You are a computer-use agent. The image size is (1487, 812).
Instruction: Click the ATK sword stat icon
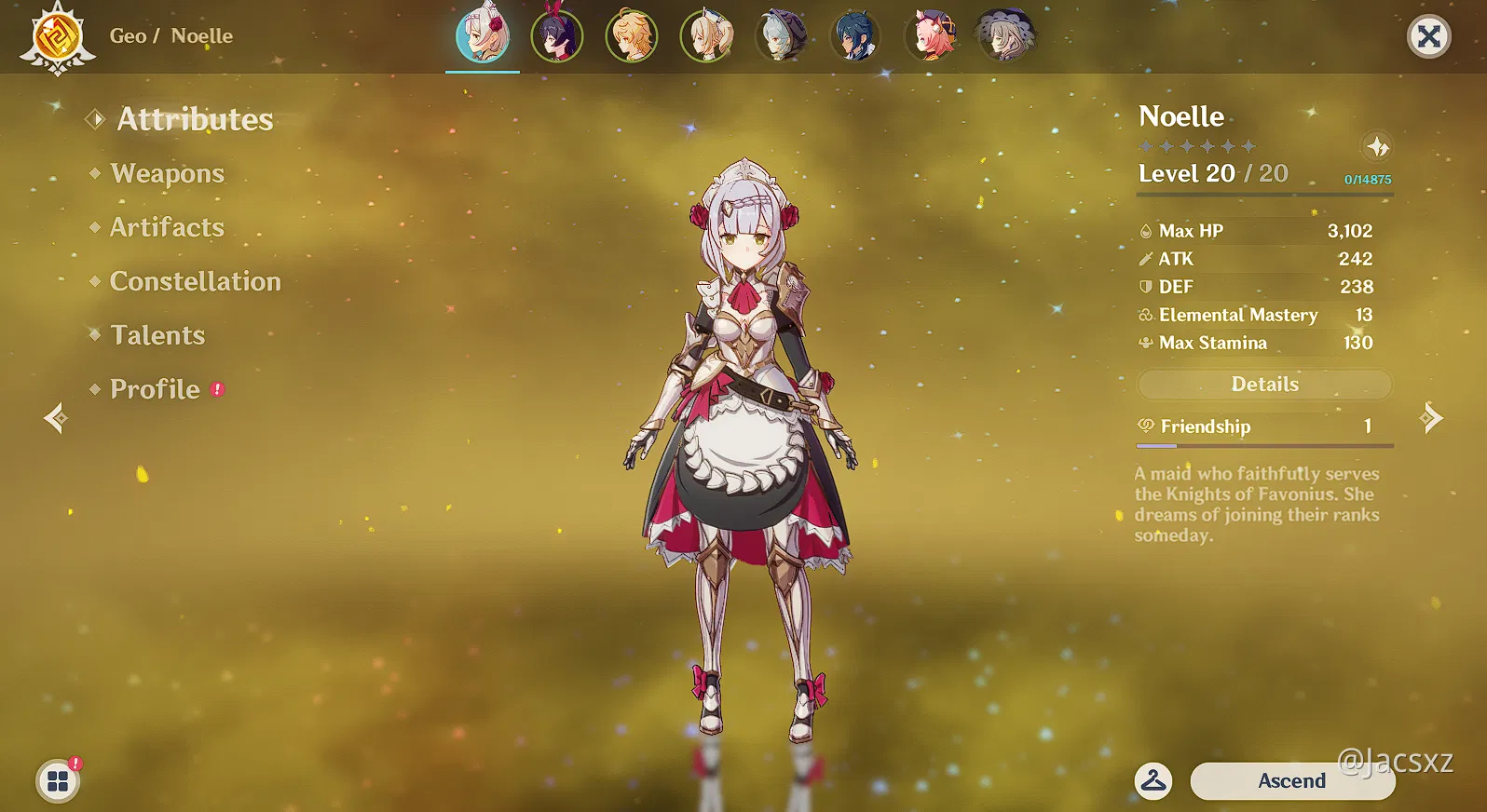[x=1145, y=259]
